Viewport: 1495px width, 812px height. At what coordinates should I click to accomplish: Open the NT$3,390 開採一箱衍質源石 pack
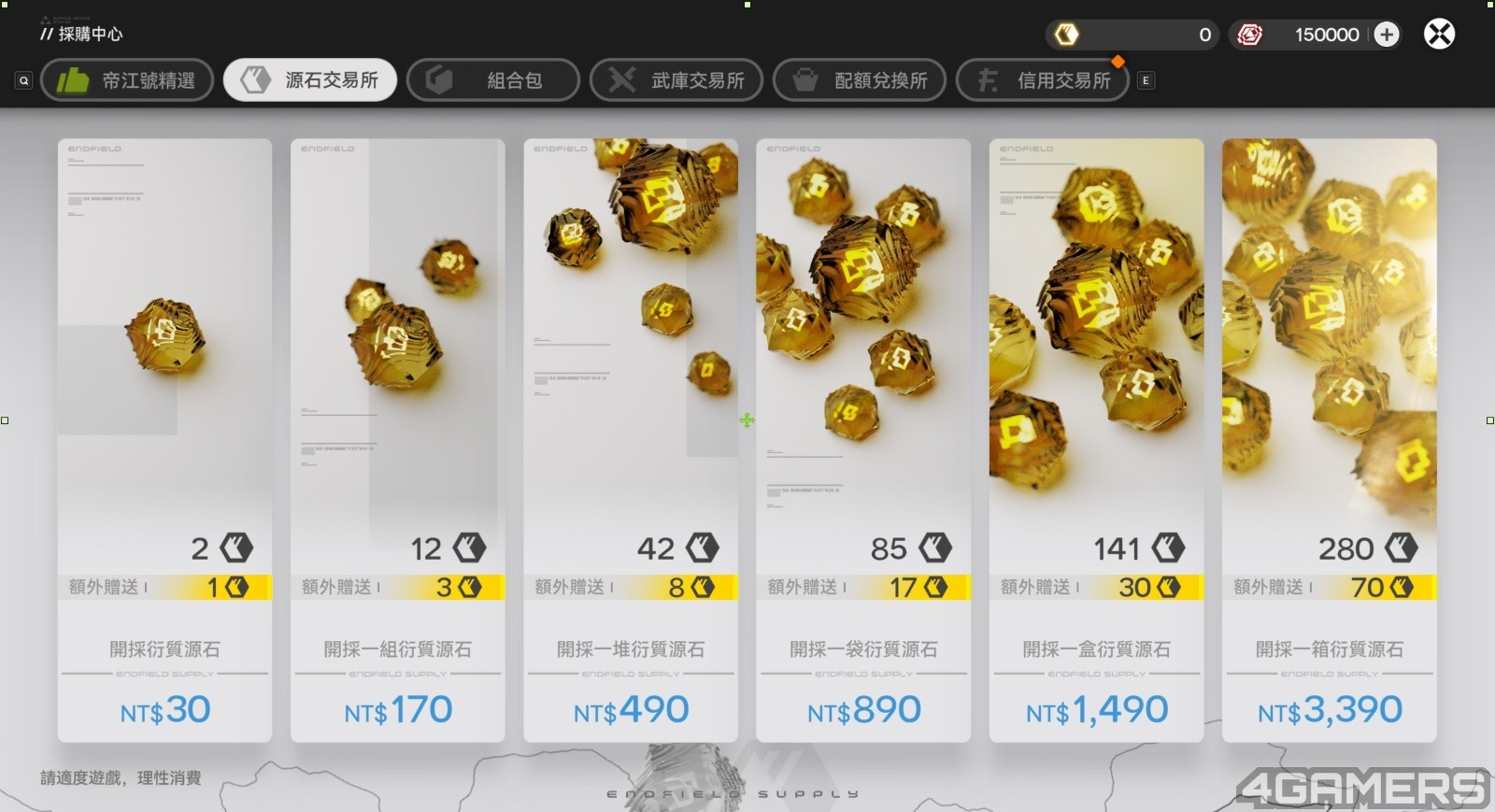click(1329, 440)
